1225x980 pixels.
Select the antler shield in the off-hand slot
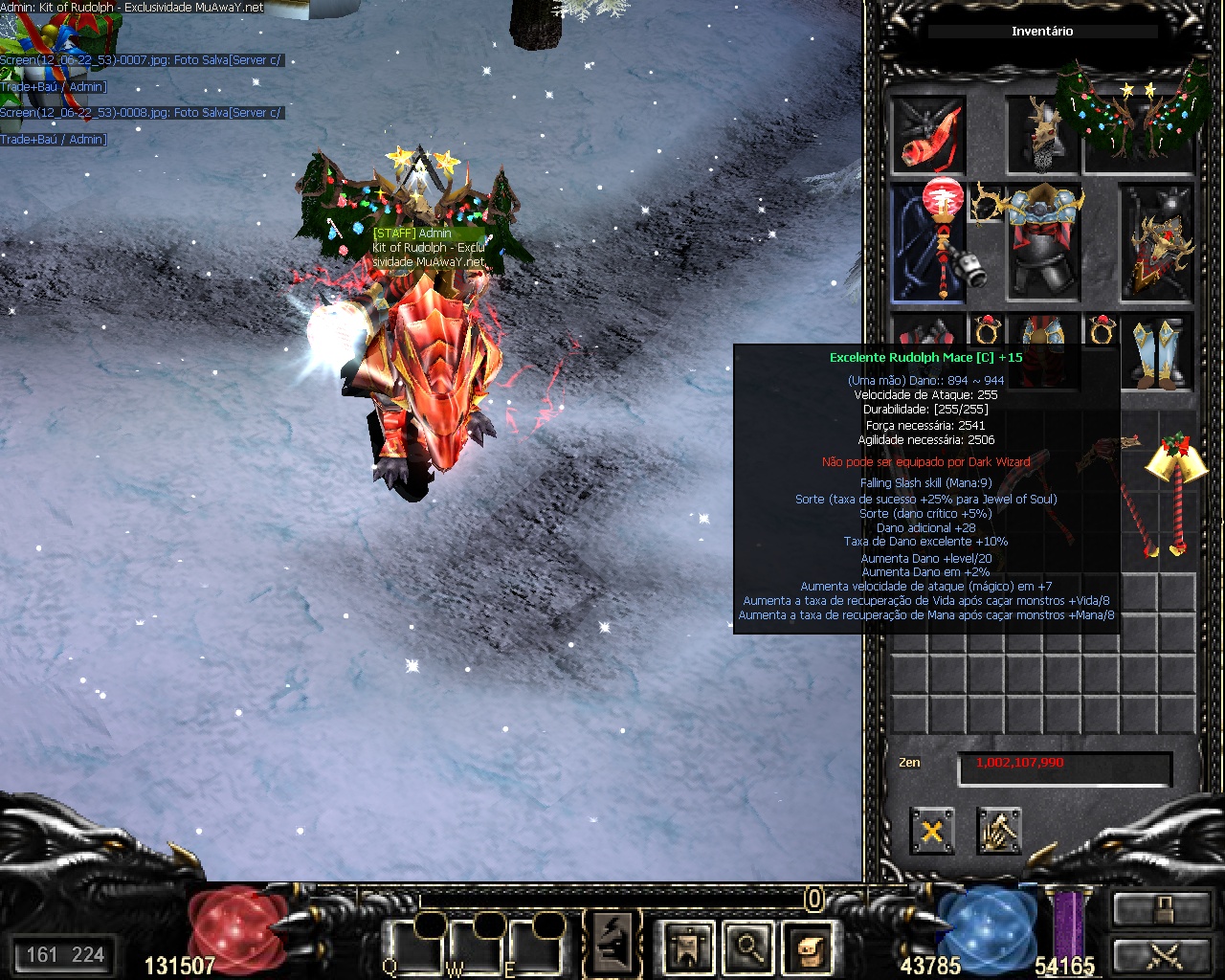[1157, 243]
